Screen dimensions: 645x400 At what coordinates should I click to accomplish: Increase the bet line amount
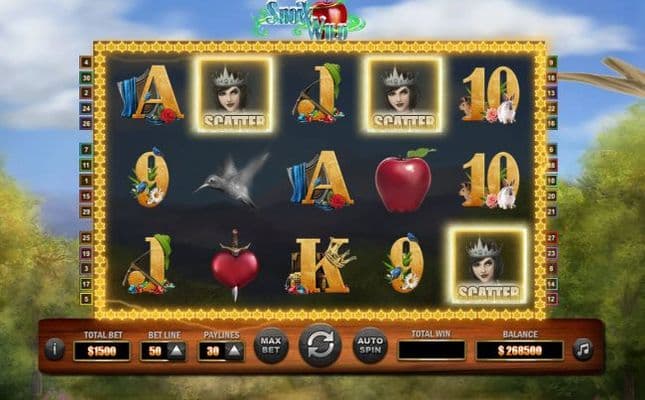(176, 350)
